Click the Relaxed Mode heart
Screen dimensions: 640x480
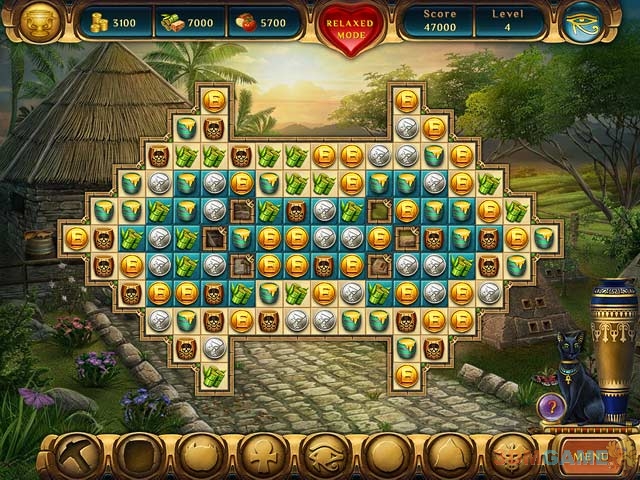(351, 24)
